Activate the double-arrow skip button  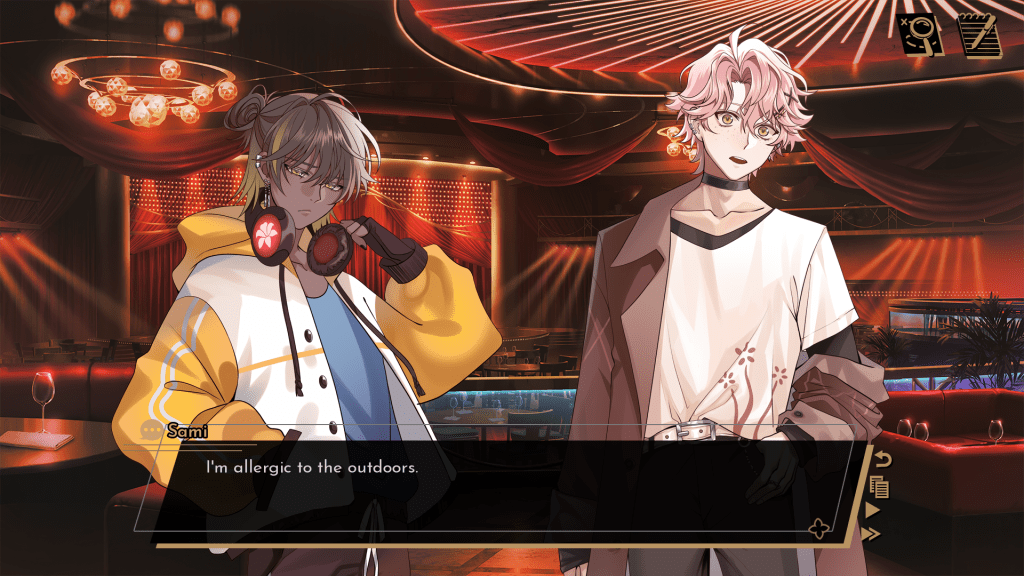pos(871,534)
